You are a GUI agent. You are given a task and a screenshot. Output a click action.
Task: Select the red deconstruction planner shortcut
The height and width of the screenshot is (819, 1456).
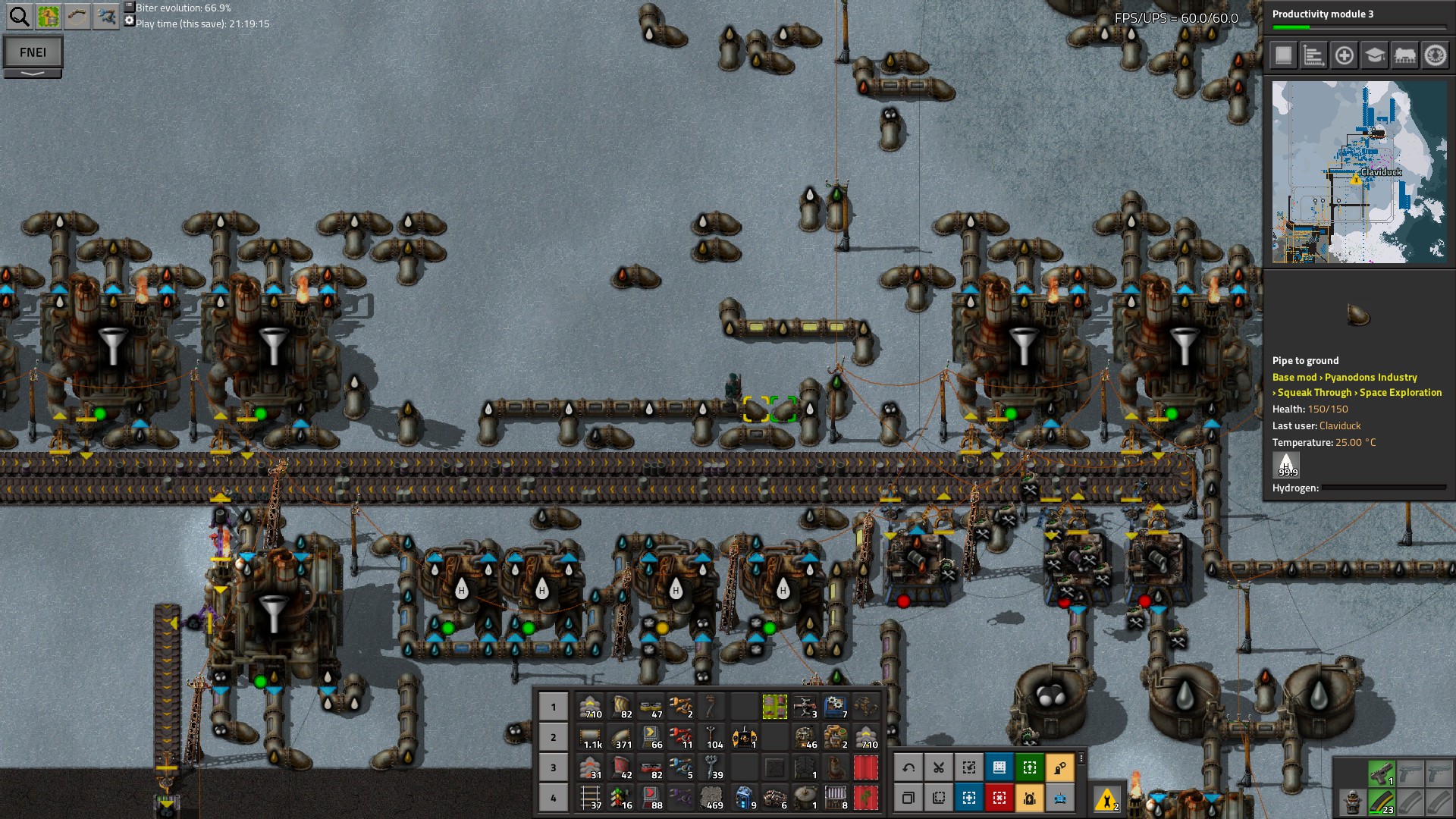pyautogui.click(x=999, y=798)
